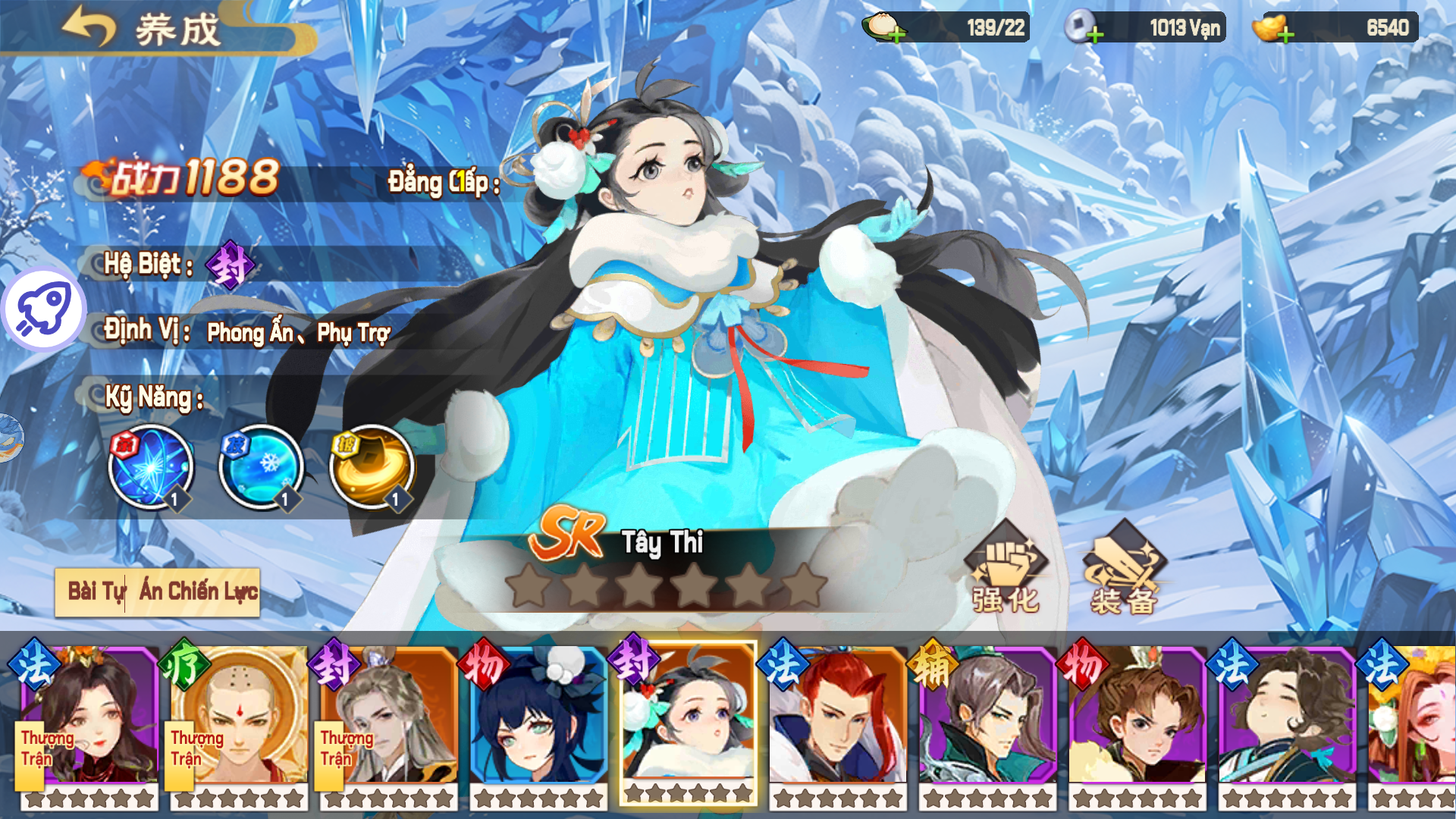View the blue energy orb skill

point(150,466)
